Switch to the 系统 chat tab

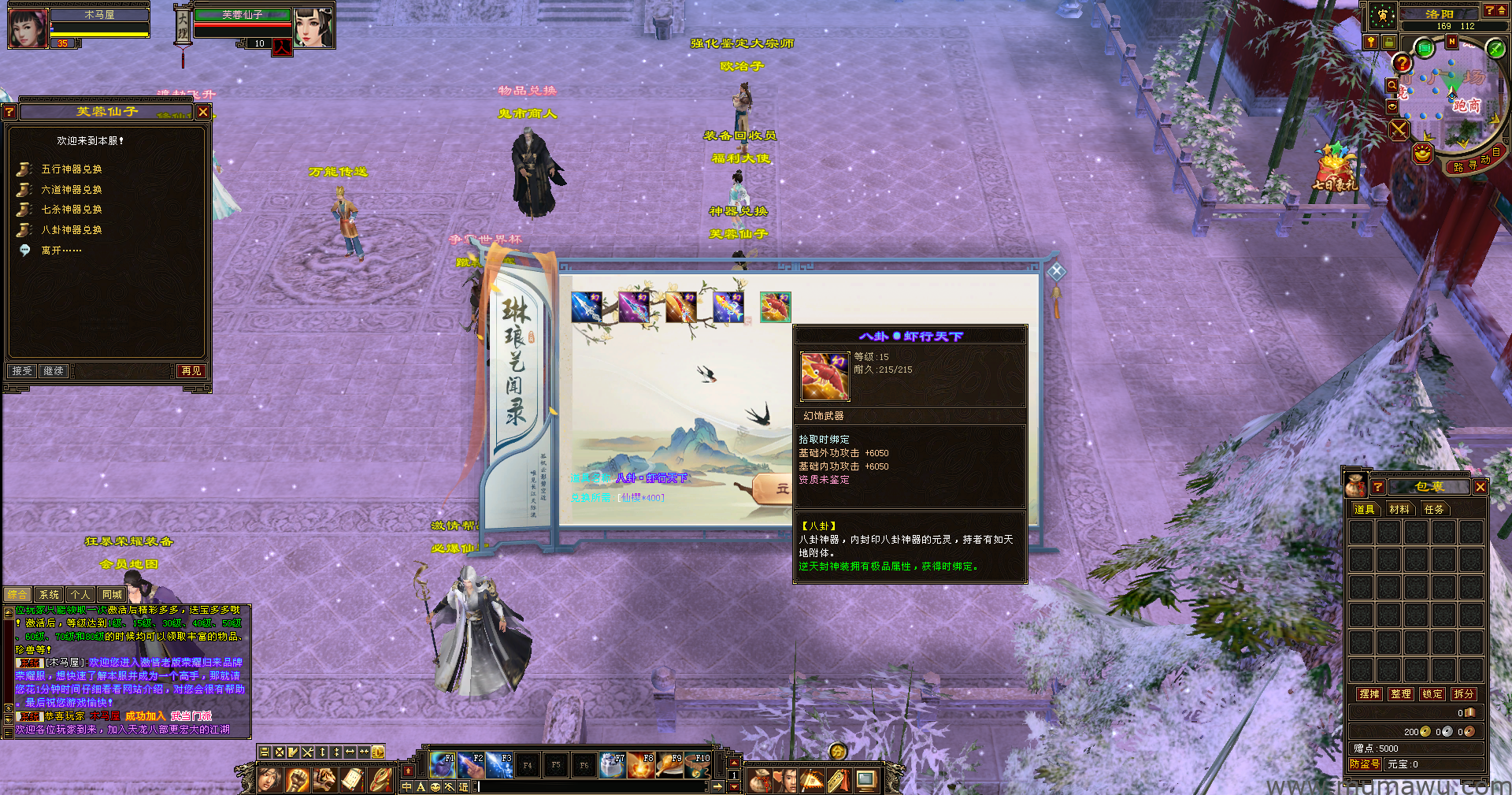coord(49,595)
